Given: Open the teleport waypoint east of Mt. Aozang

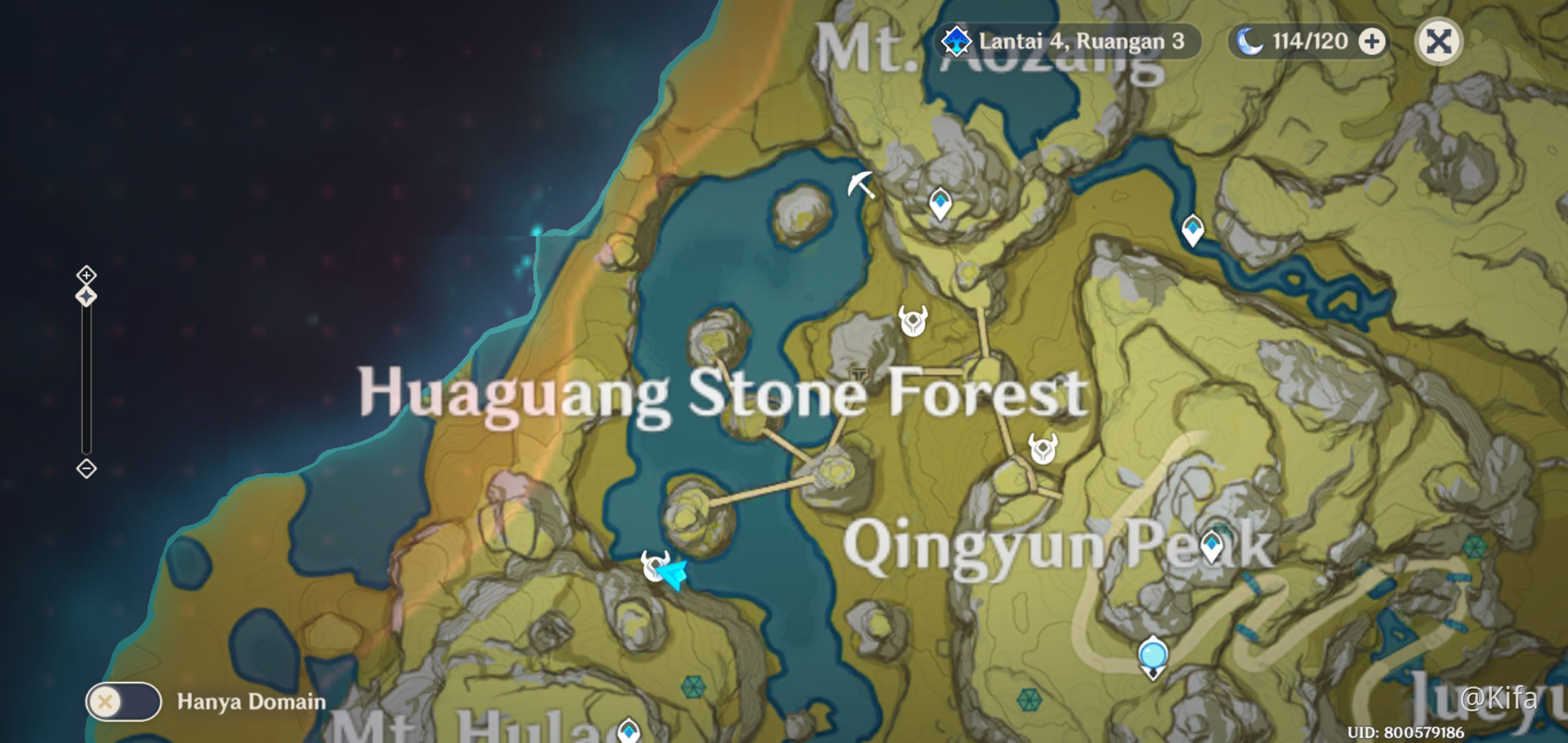Looking at the screenshot, I should point(1193,227).
